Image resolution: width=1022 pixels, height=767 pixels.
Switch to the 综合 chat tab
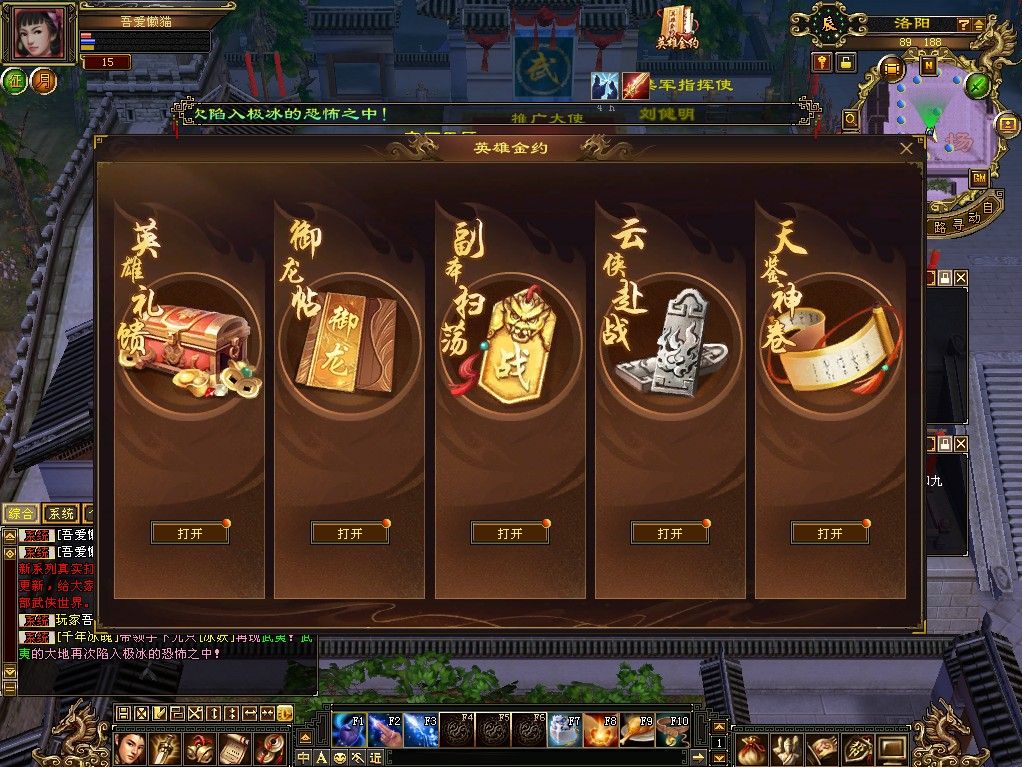click(21, 513)
